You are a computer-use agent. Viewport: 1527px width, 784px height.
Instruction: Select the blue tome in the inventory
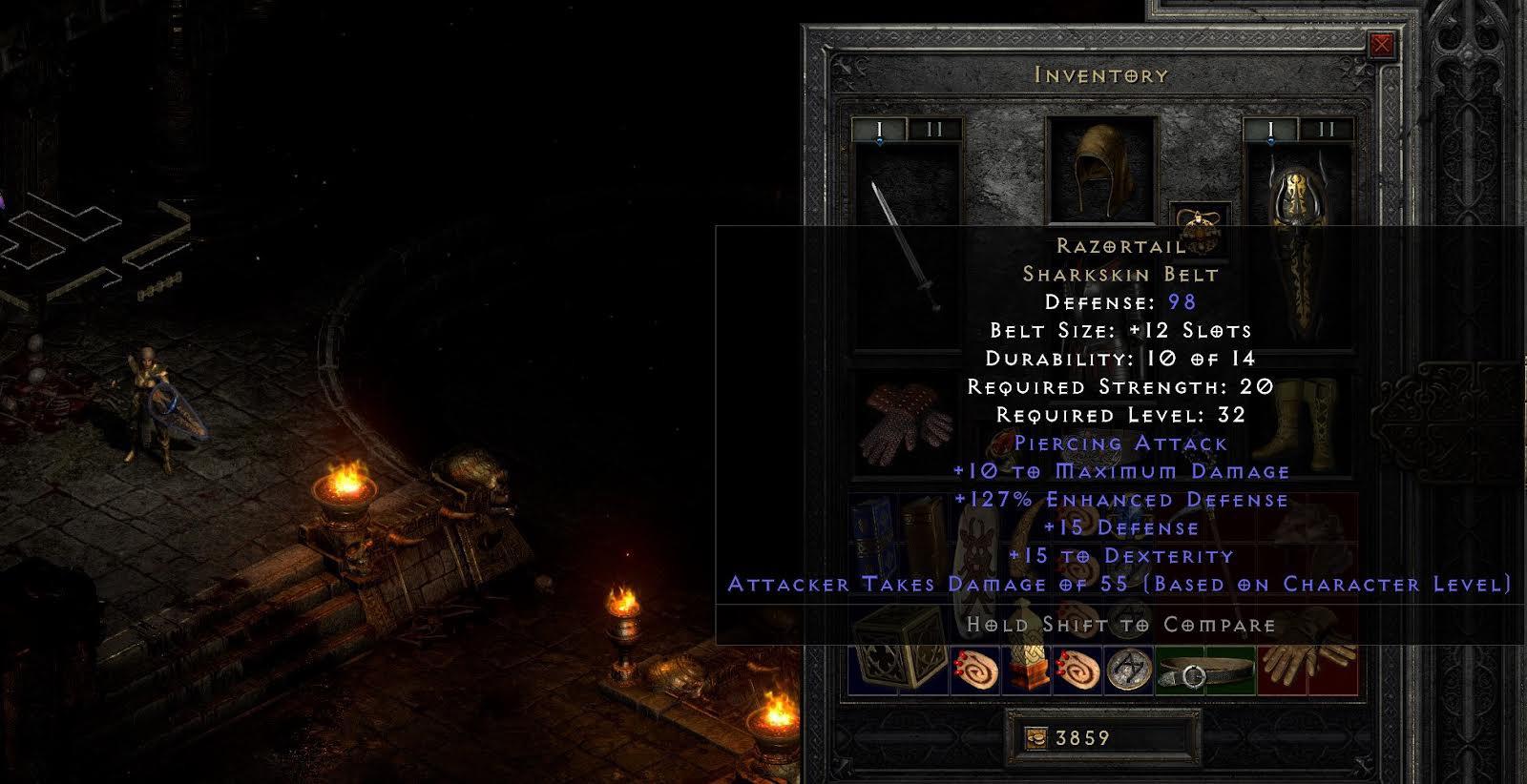click(x=873, y=526)
